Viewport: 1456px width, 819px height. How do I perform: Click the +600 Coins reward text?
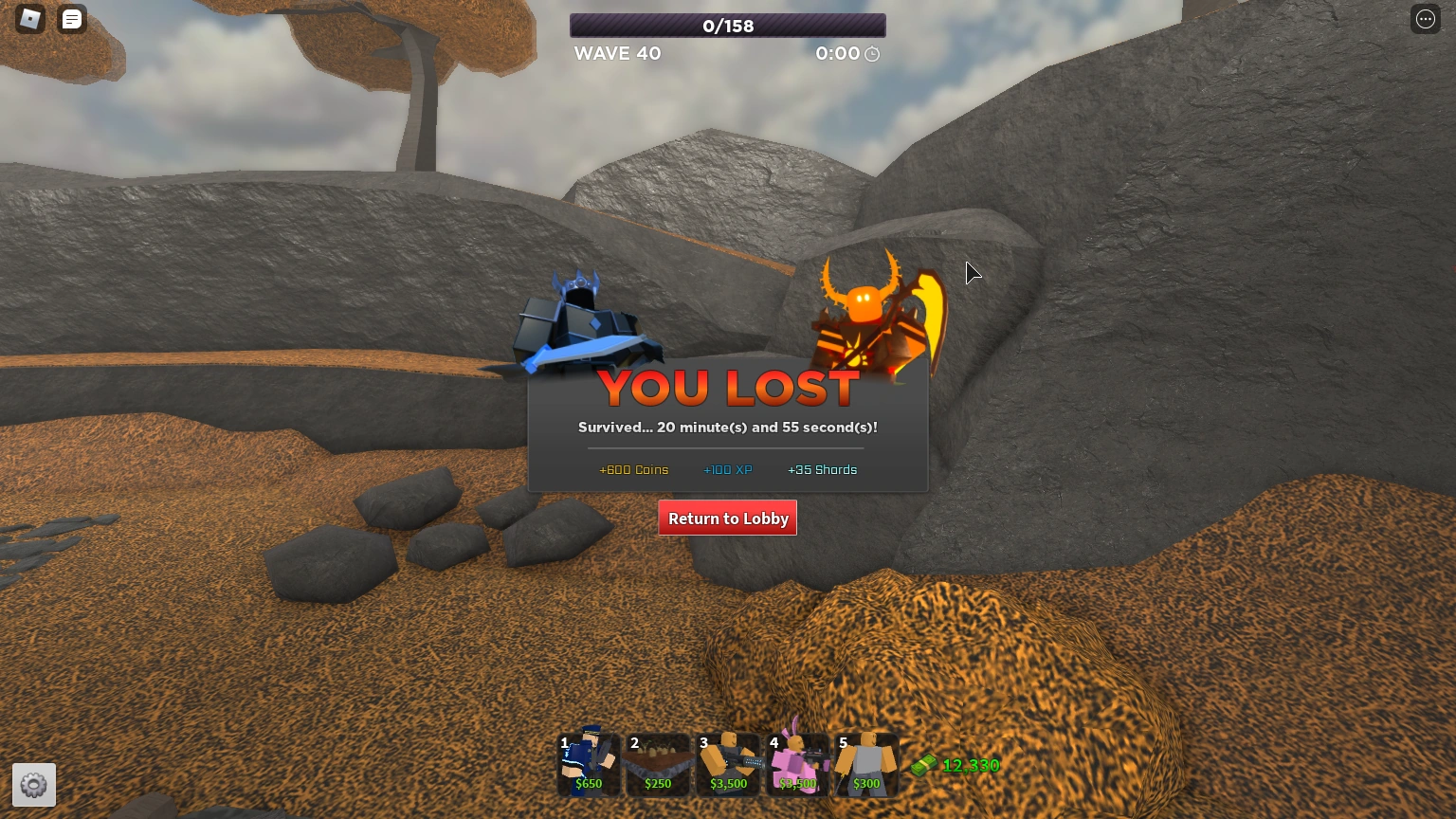[633, 469]
